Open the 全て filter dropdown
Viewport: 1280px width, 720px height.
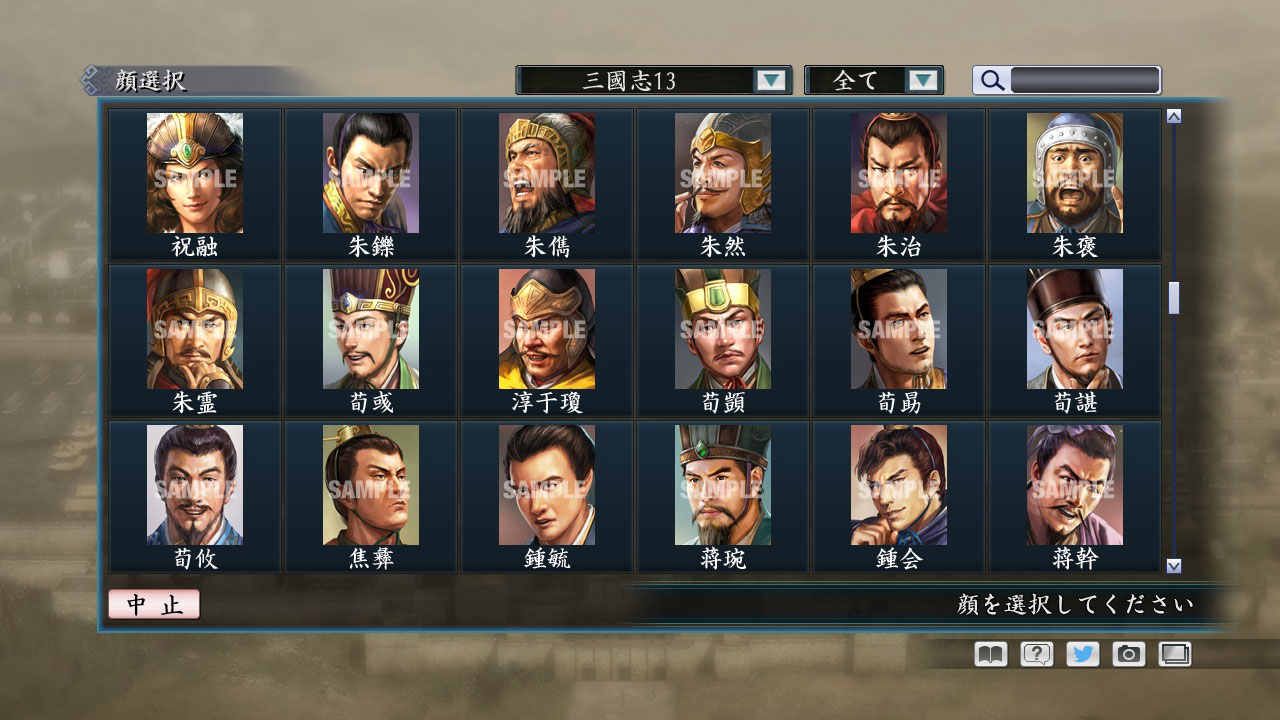[866, 80]
